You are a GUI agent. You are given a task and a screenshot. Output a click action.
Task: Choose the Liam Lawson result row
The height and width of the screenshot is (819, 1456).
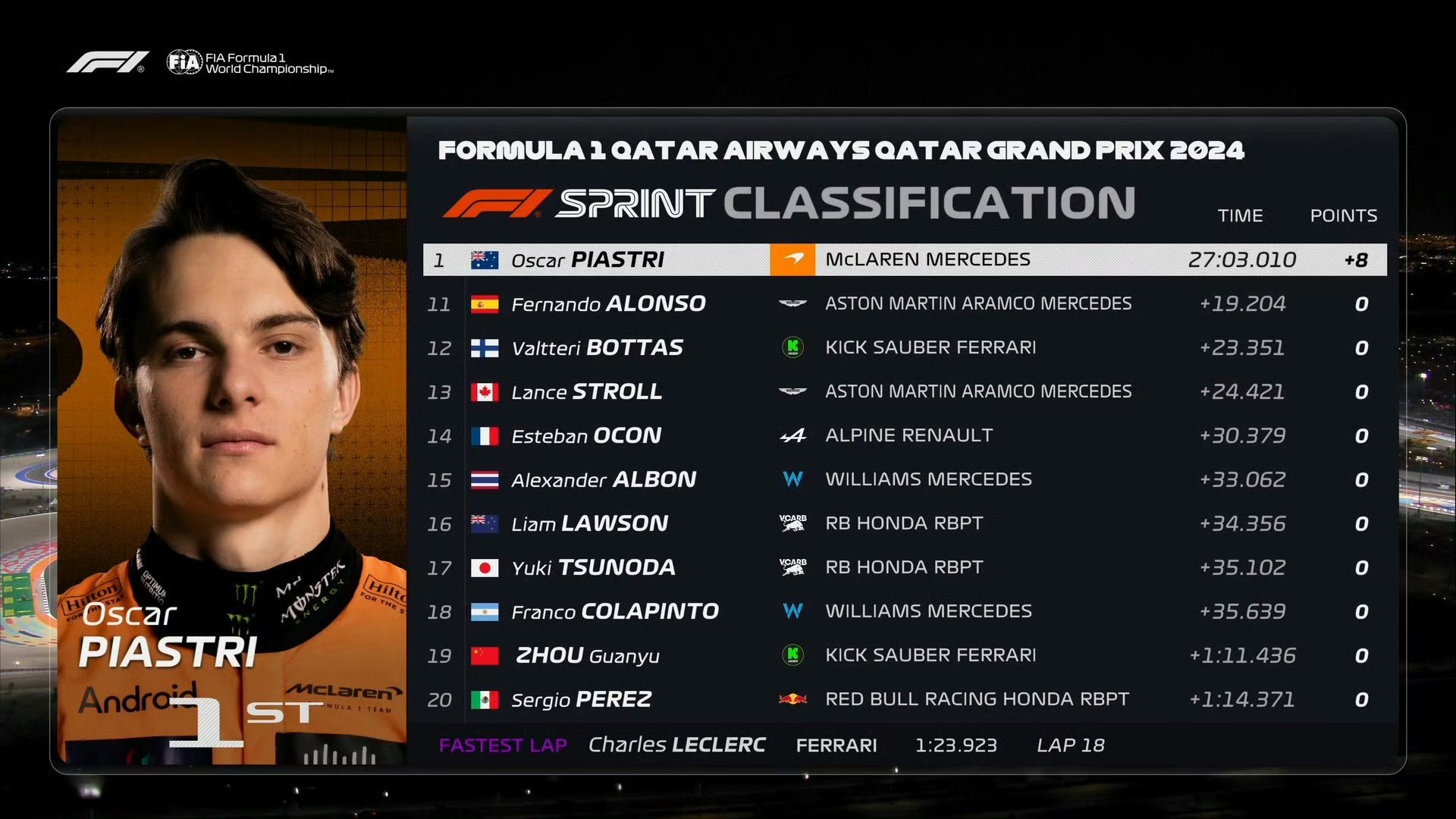pyautogui.click(x=904, y=524)
